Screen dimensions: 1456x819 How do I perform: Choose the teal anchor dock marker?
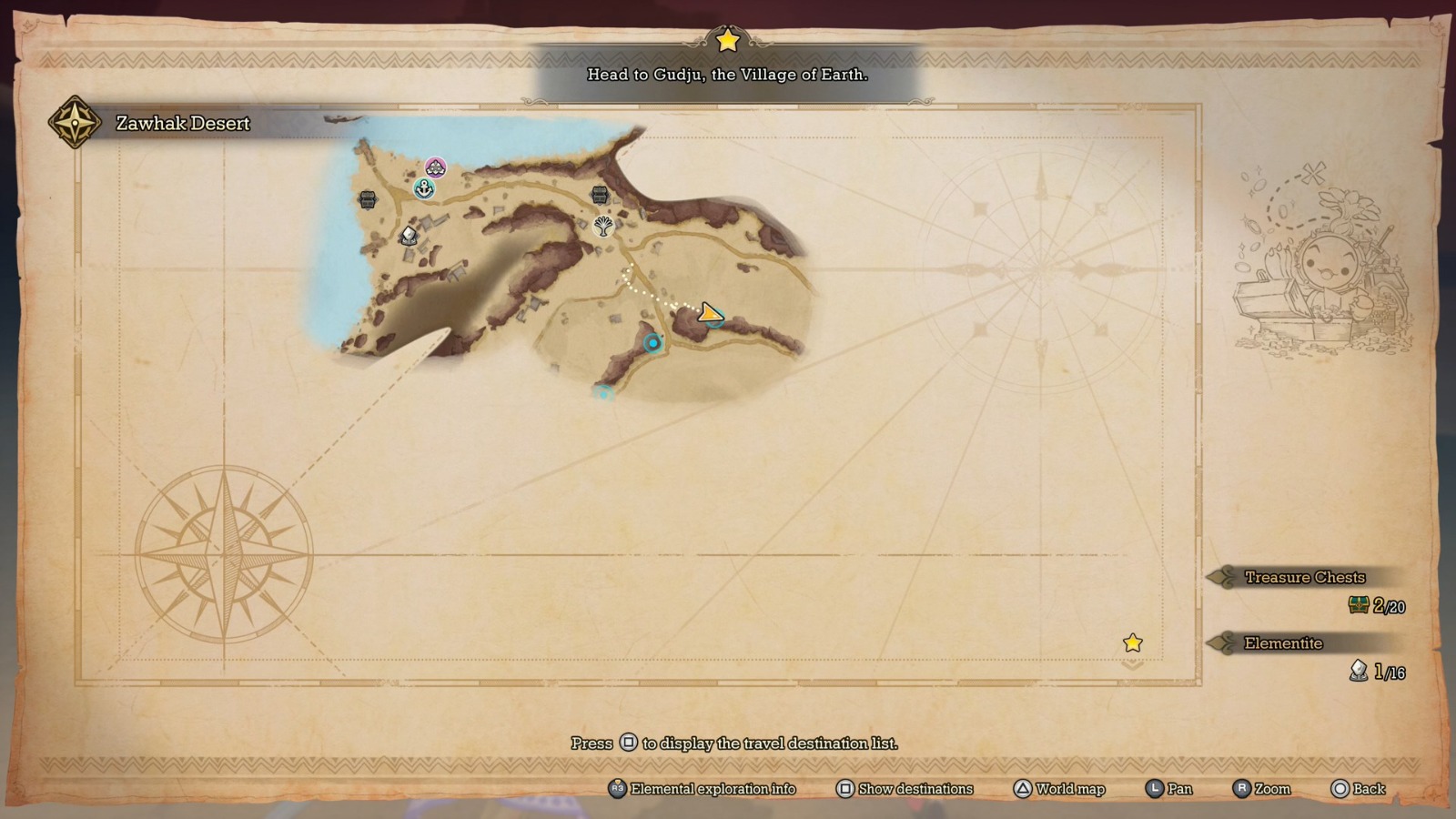[x=424, y=188]
